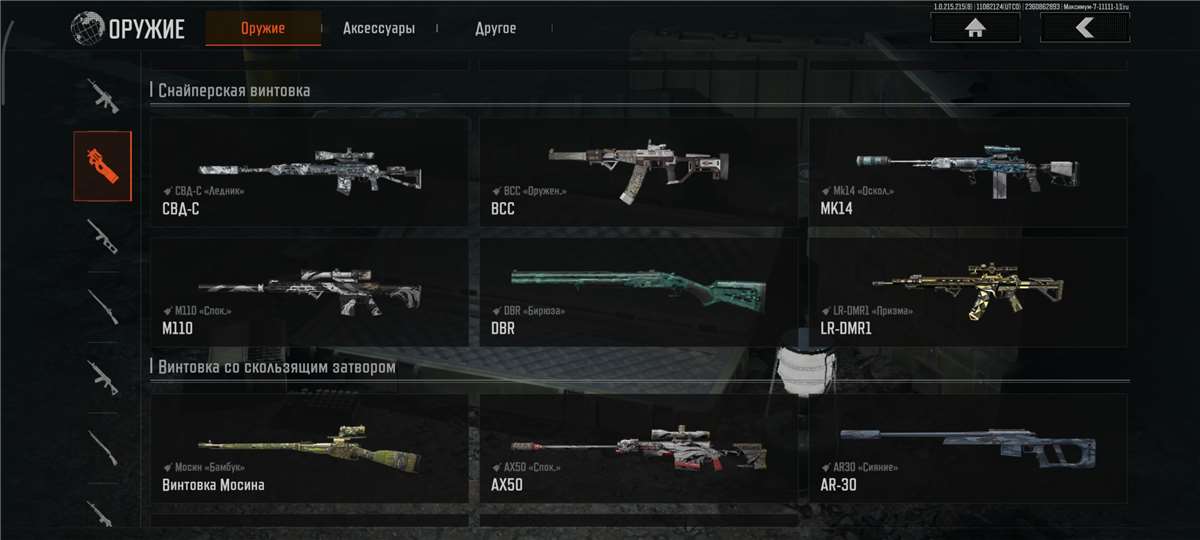Pick the AR-30 weapon card
1200x540 pixels.
967,447
